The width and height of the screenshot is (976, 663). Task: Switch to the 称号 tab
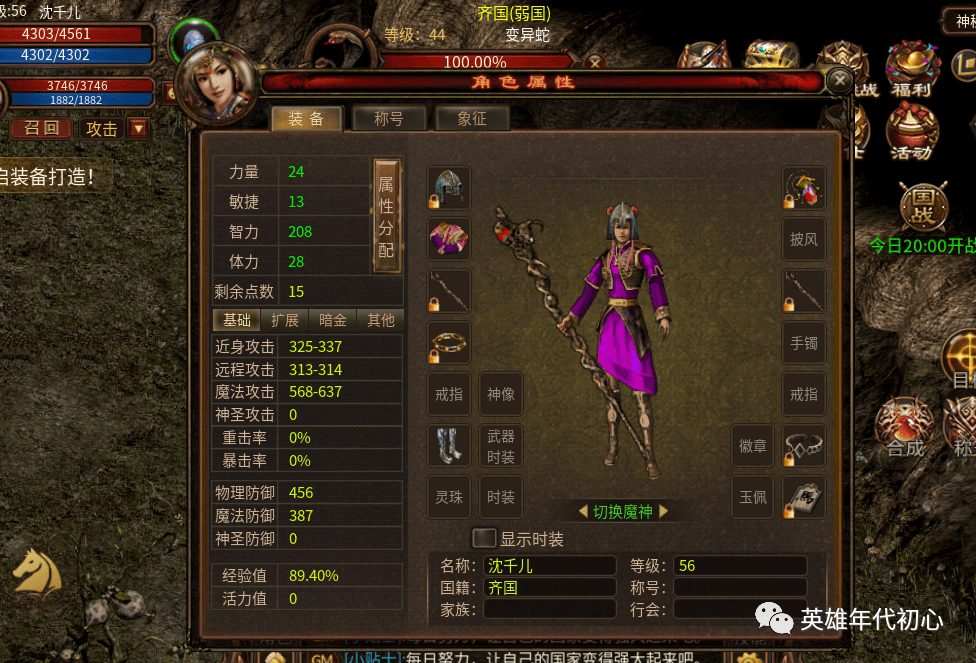[x=389, y=119]
